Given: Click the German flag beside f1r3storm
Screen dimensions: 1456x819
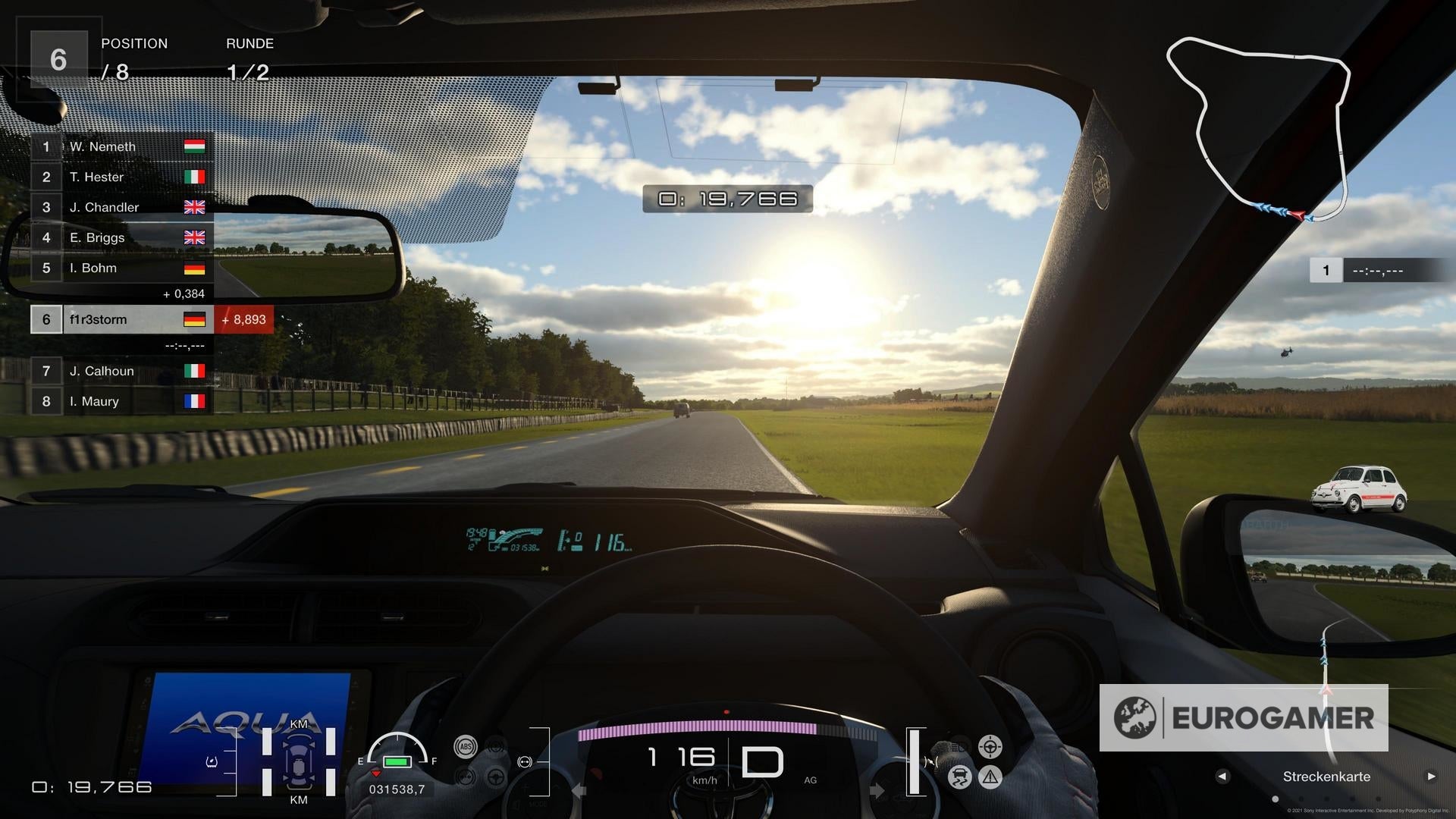Looking at the screenshot, I should pos(196,319).
